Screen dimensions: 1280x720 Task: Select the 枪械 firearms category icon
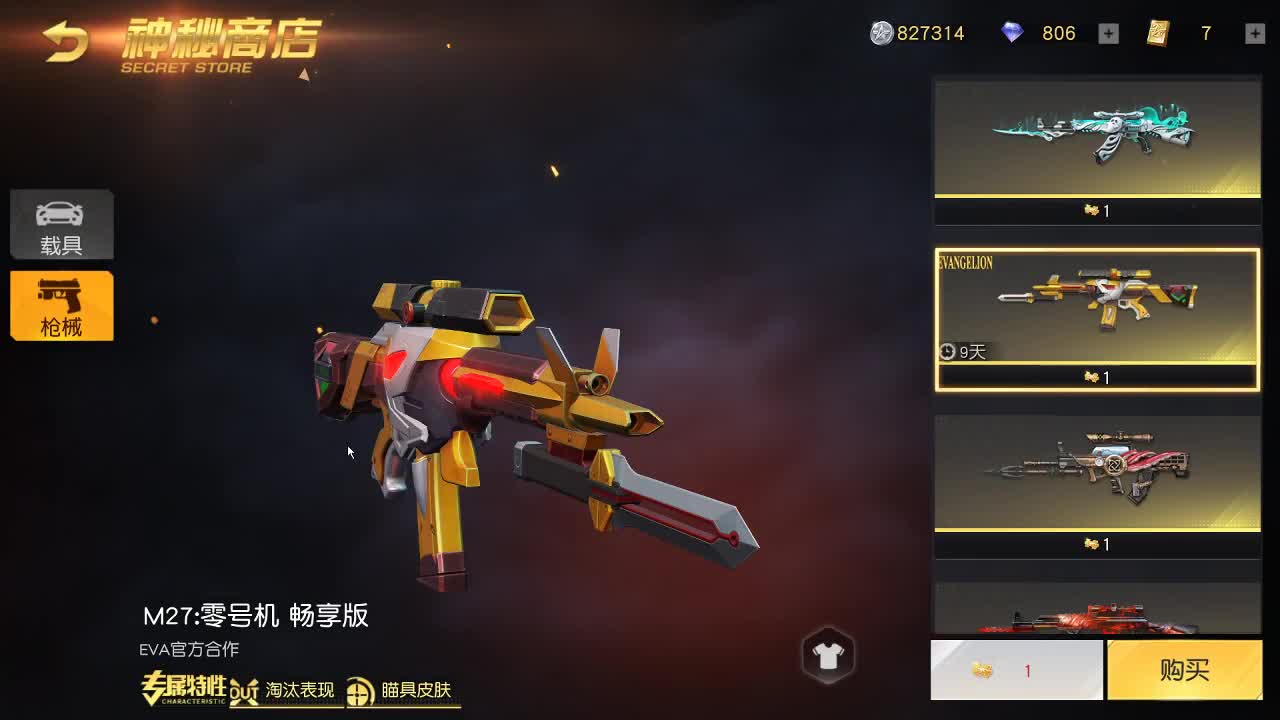click(x=61, y=306)
